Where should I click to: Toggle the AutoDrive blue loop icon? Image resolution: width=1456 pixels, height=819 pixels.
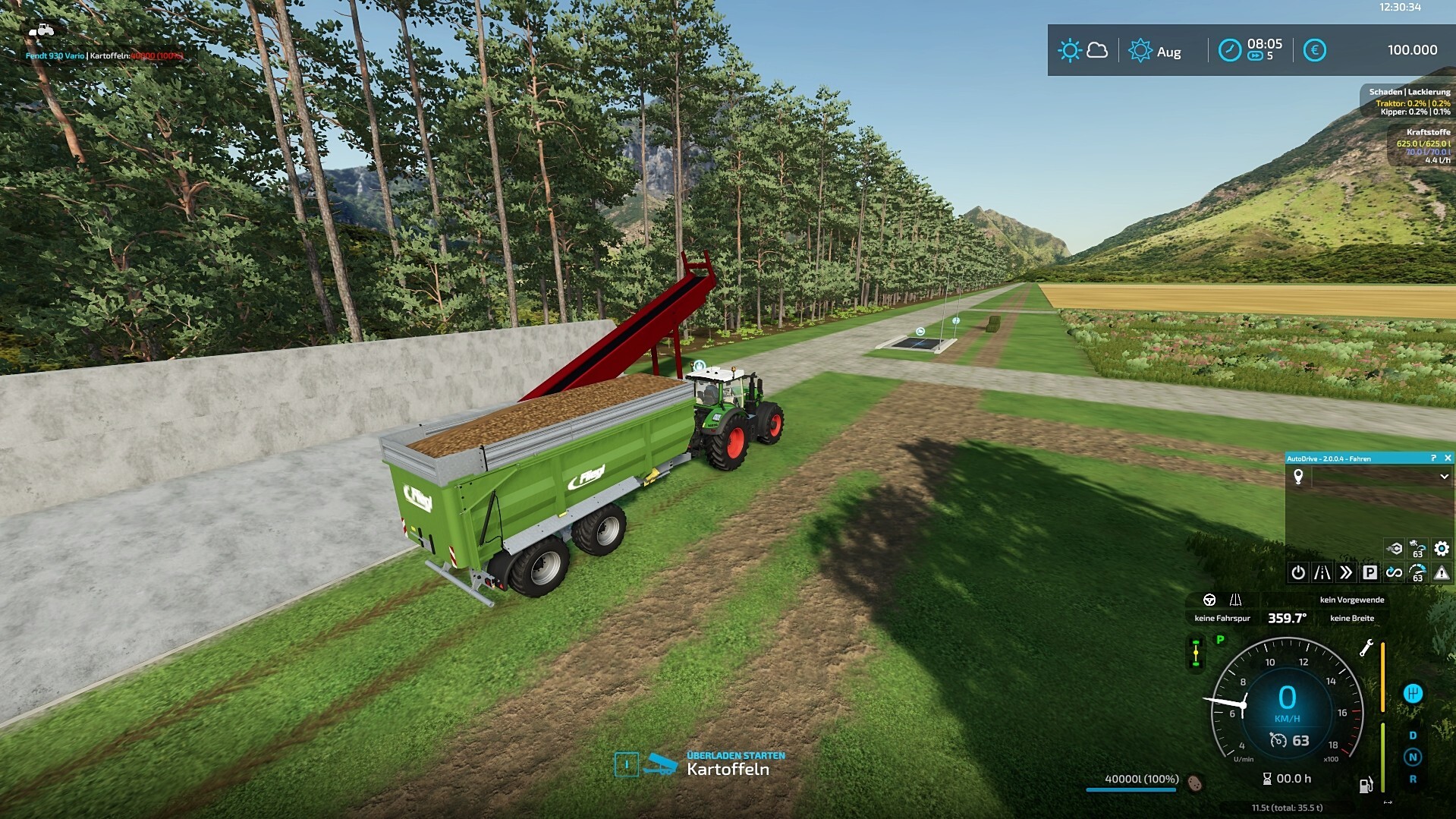1394,572
